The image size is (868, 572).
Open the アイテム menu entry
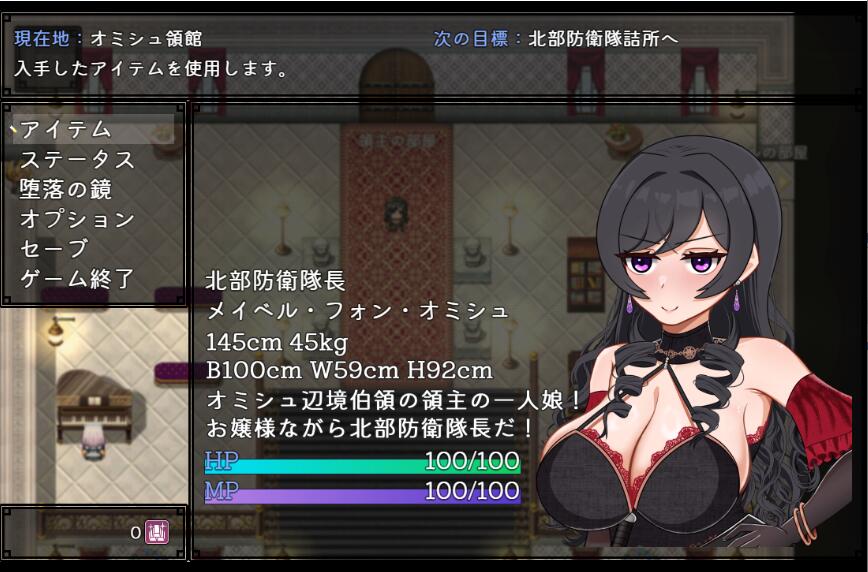click(x=66, y=129)
